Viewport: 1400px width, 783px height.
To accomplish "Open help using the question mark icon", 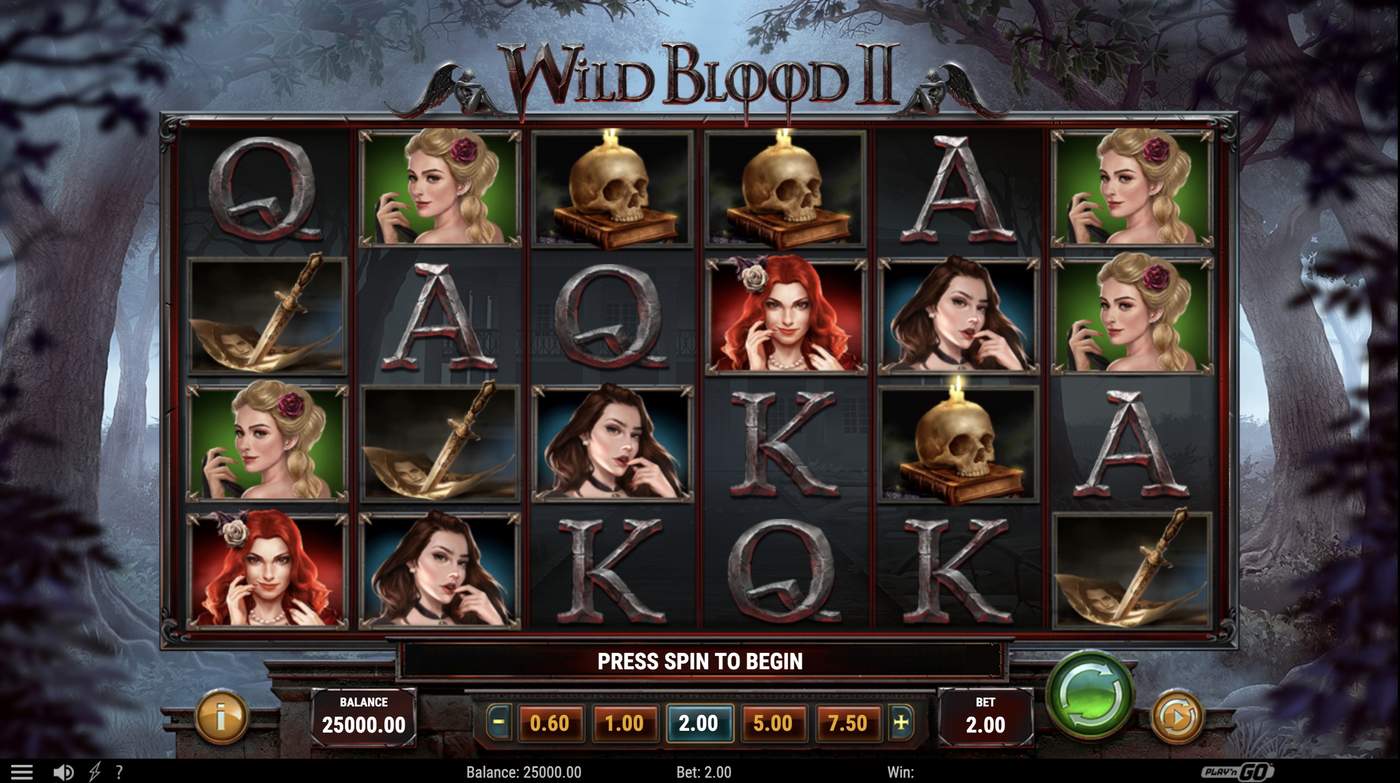I will (x=120, y=770).
